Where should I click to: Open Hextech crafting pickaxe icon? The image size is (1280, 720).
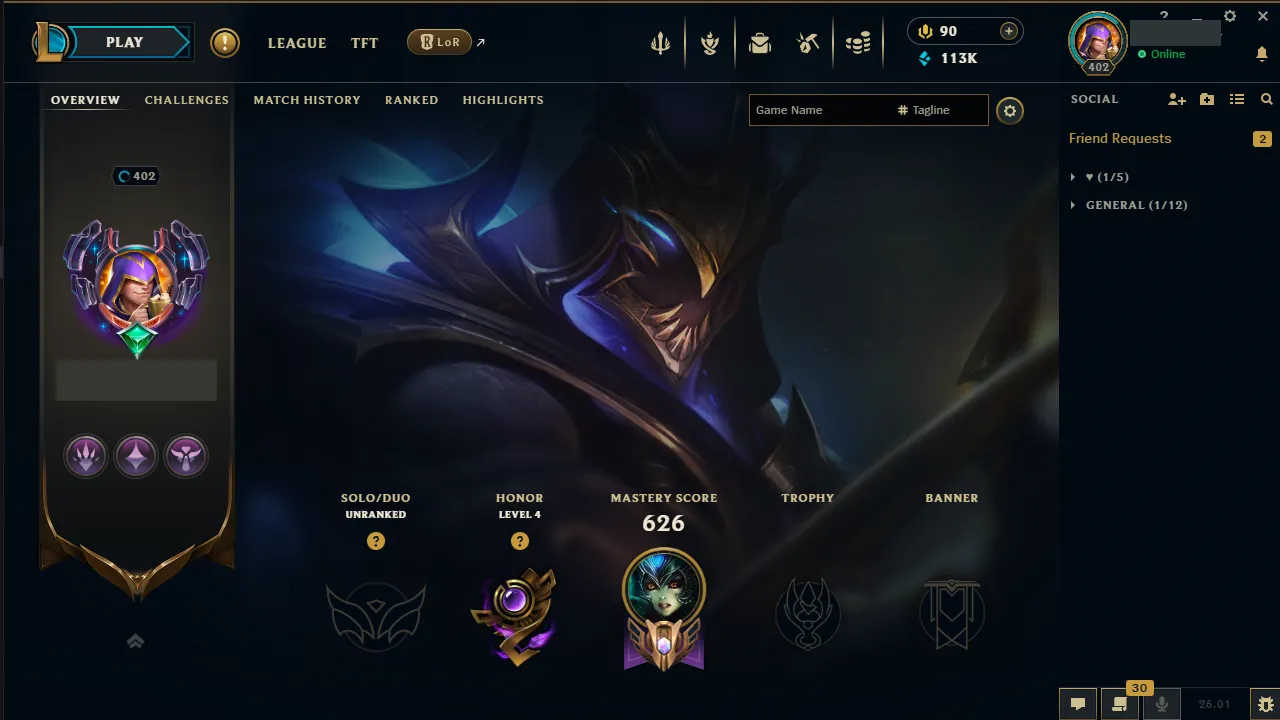(808, 42)
